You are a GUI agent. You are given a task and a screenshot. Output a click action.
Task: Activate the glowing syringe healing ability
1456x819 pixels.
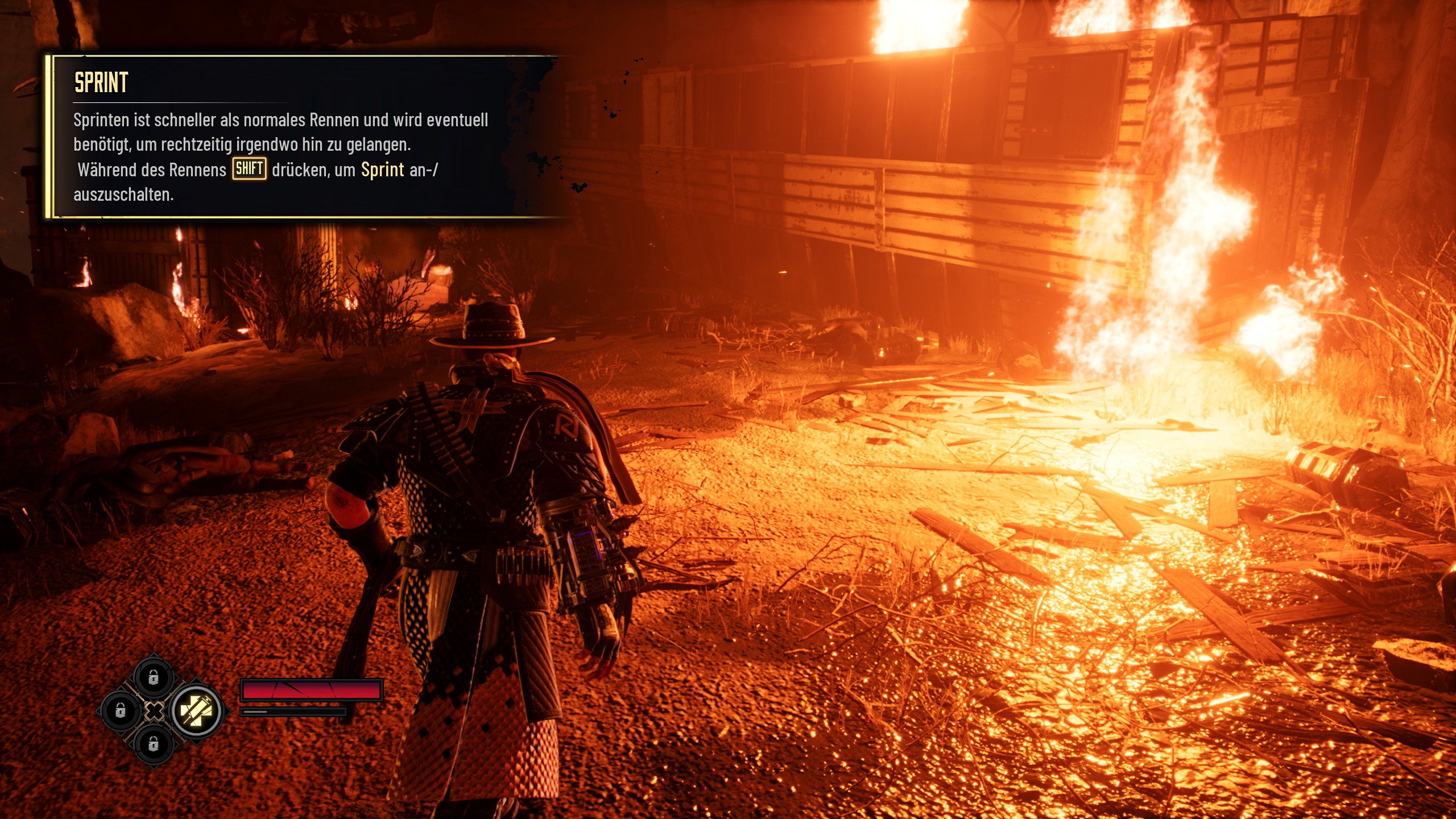click(196, 710)
